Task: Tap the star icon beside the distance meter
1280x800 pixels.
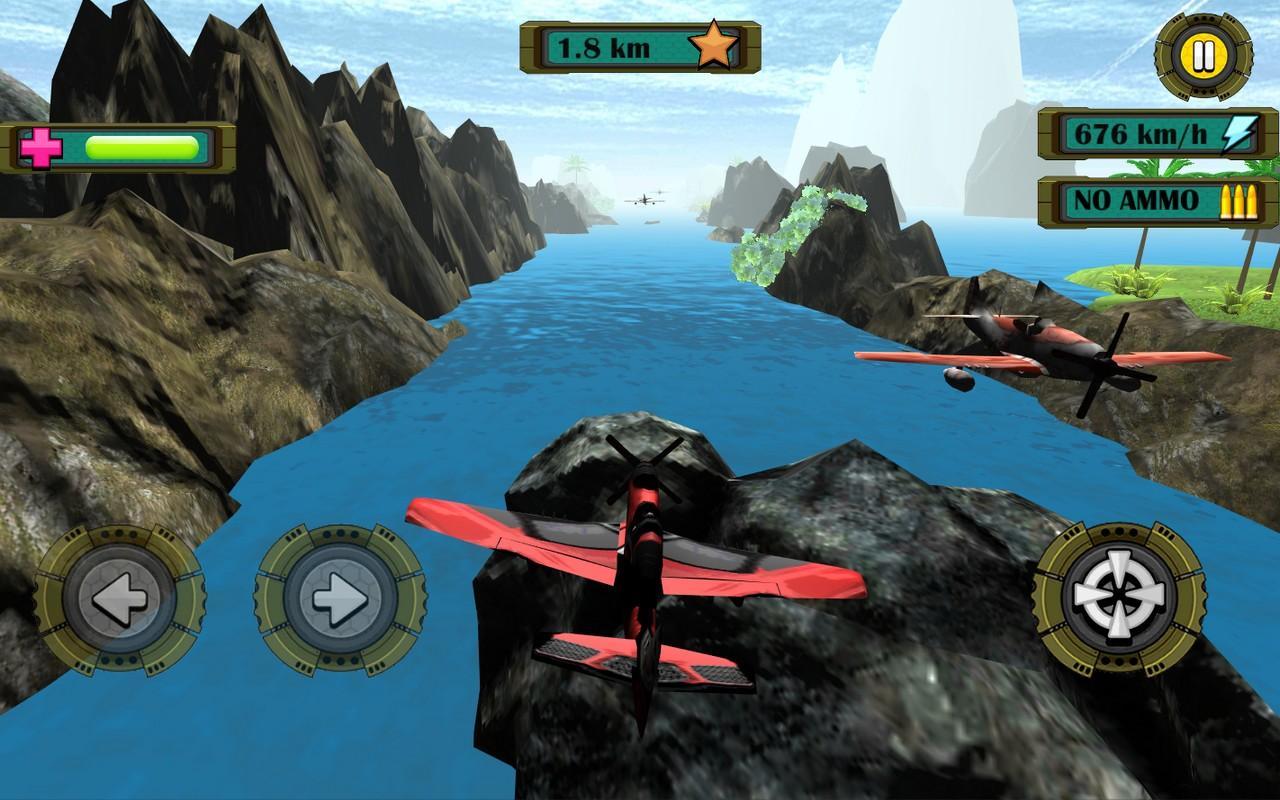Action: click(x=713, y=44)
